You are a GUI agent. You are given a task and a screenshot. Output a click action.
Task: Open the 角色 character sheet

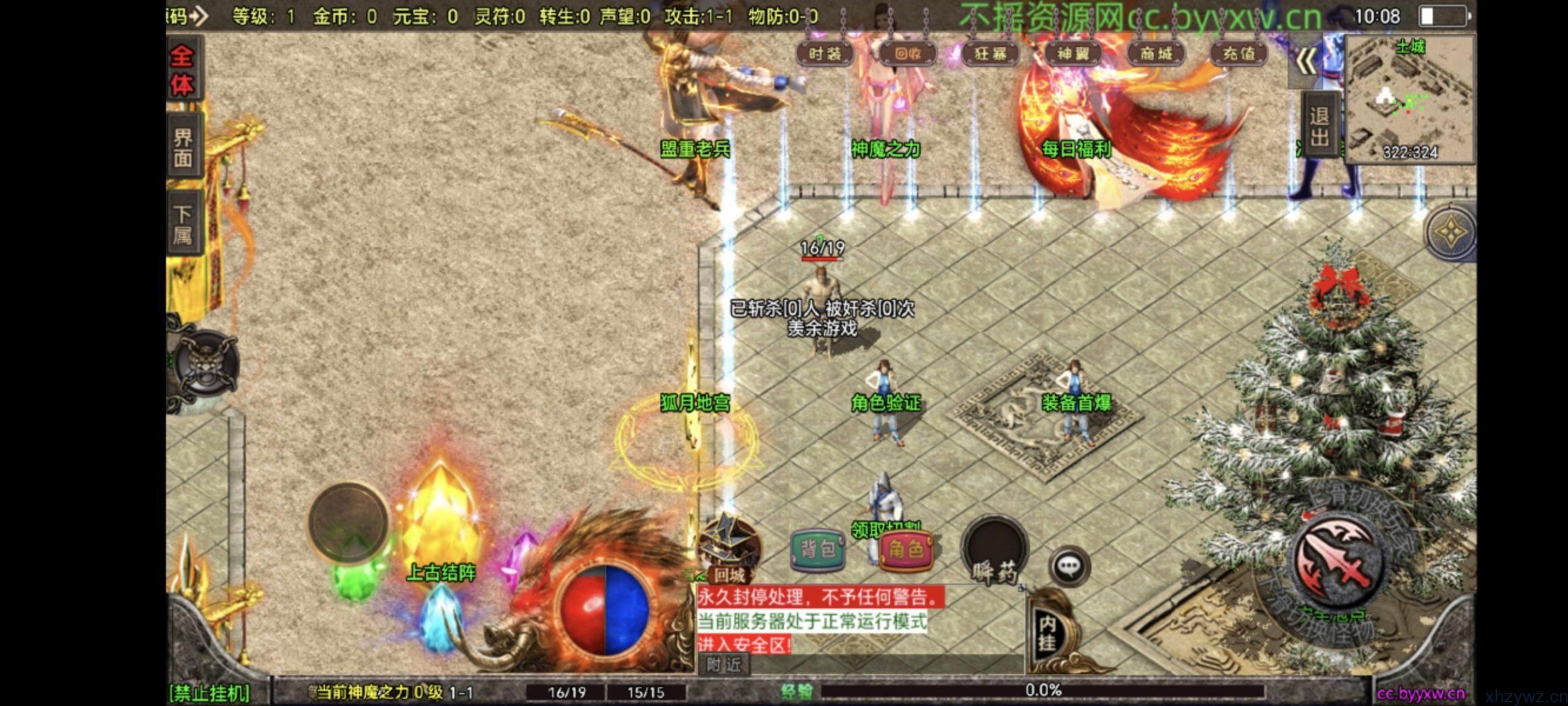point(905,550)
